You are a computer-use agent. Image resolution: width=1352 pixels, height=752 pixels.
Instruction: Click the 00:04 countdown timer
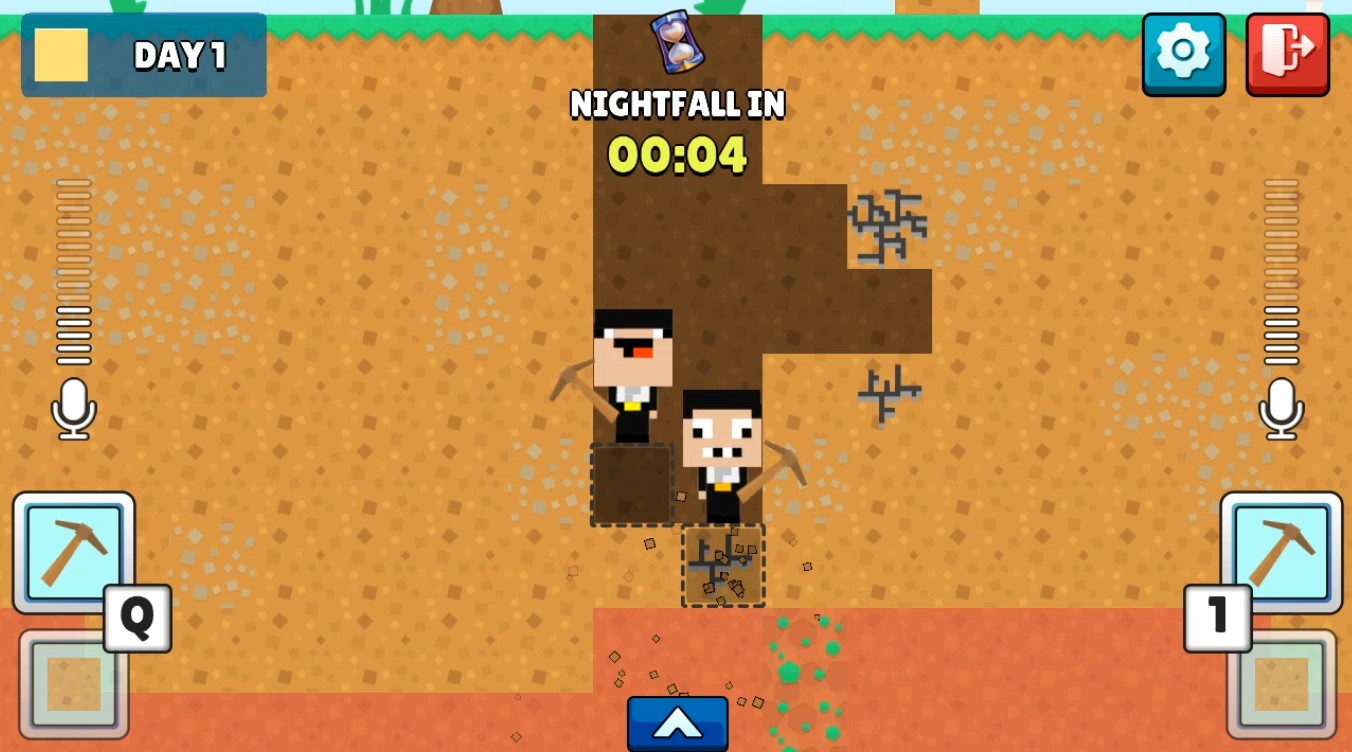676,155
